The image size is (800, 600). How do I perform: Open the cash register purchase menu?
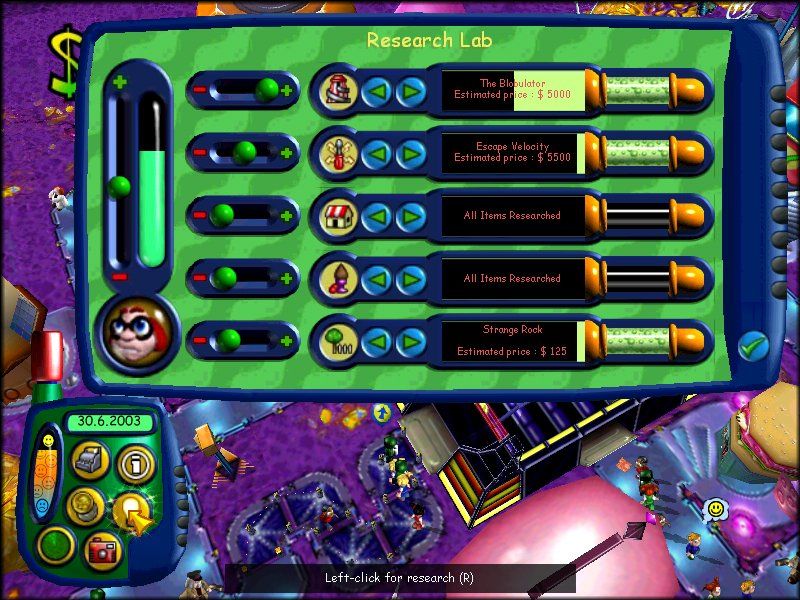point(90,460)
